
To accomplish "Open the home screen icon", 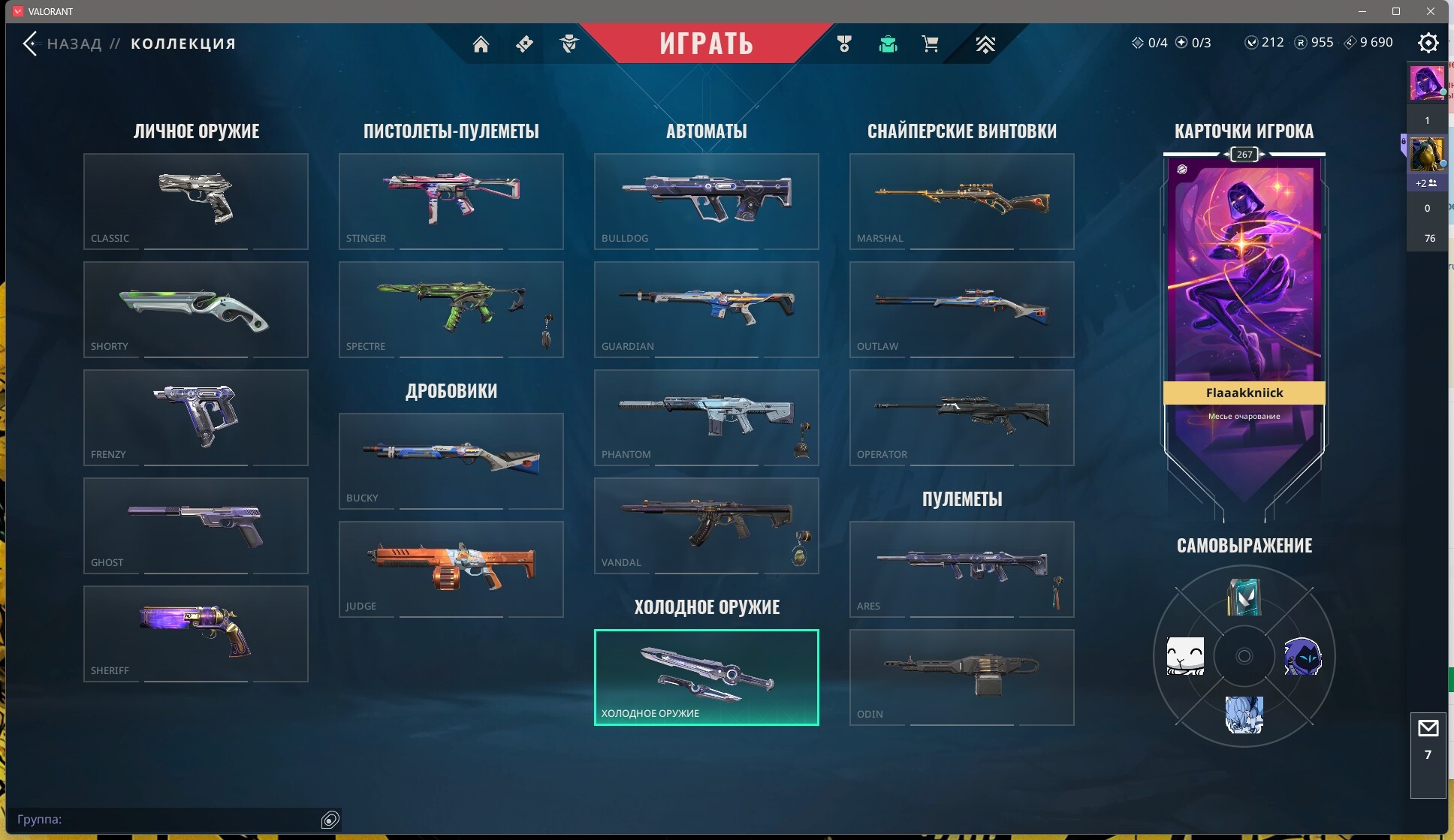I will coord(481,44).
